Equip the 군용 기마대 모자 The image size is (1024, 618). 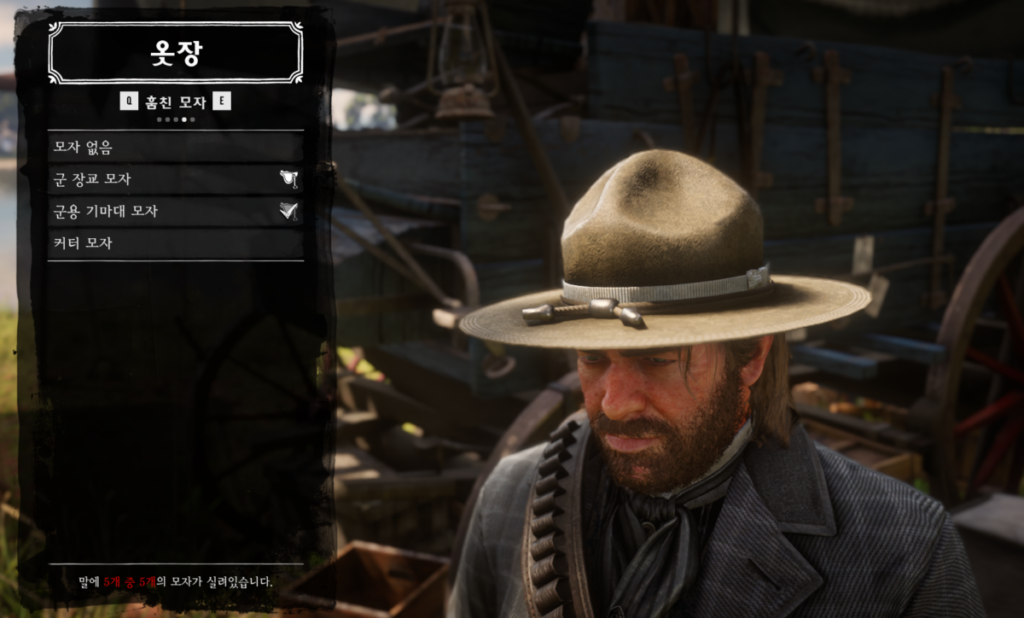[x=175, y=211]
